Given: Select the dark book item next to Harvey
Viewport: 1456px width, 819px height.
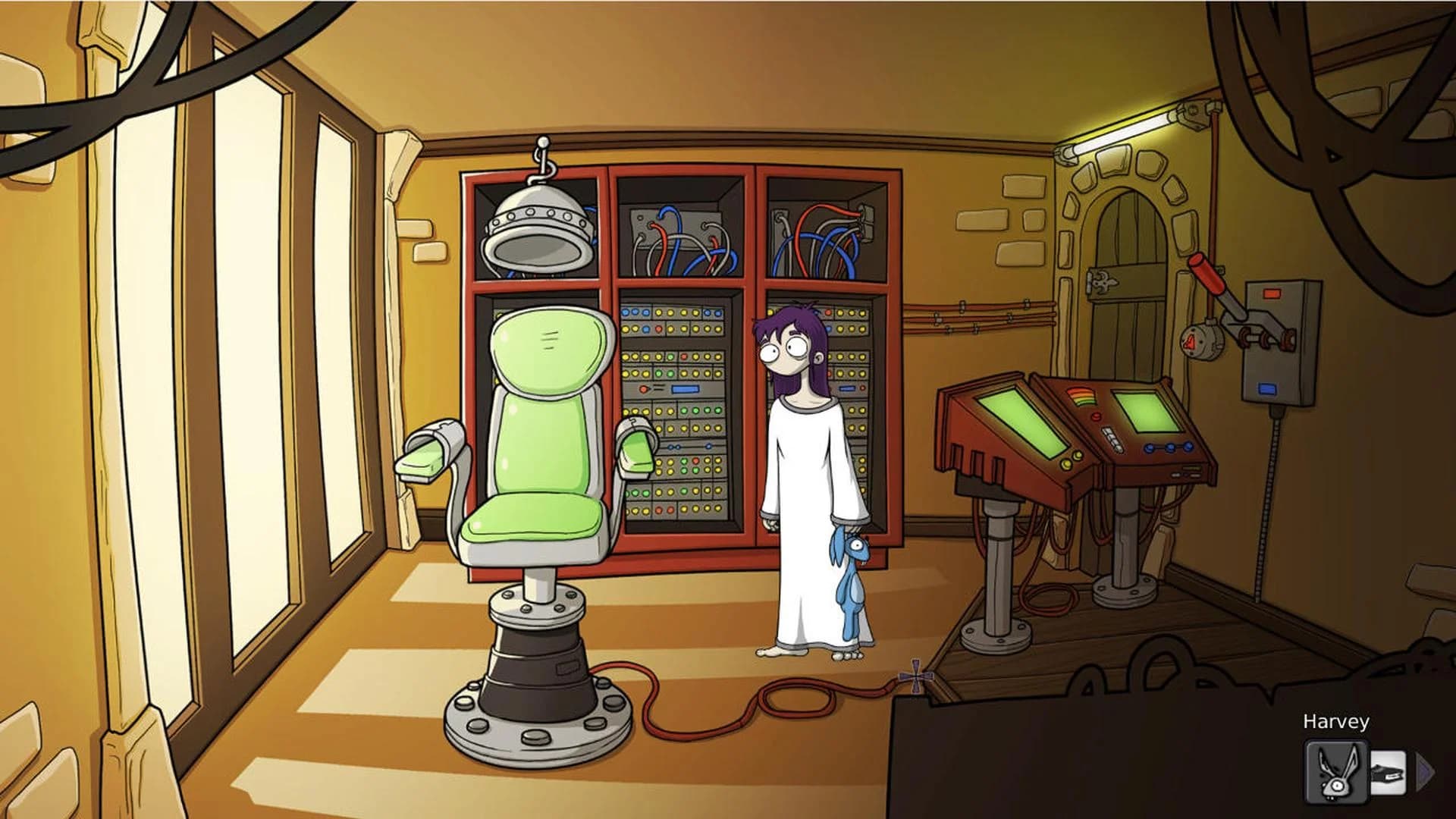Looking at the screenshot, I should coord(1388,772).
